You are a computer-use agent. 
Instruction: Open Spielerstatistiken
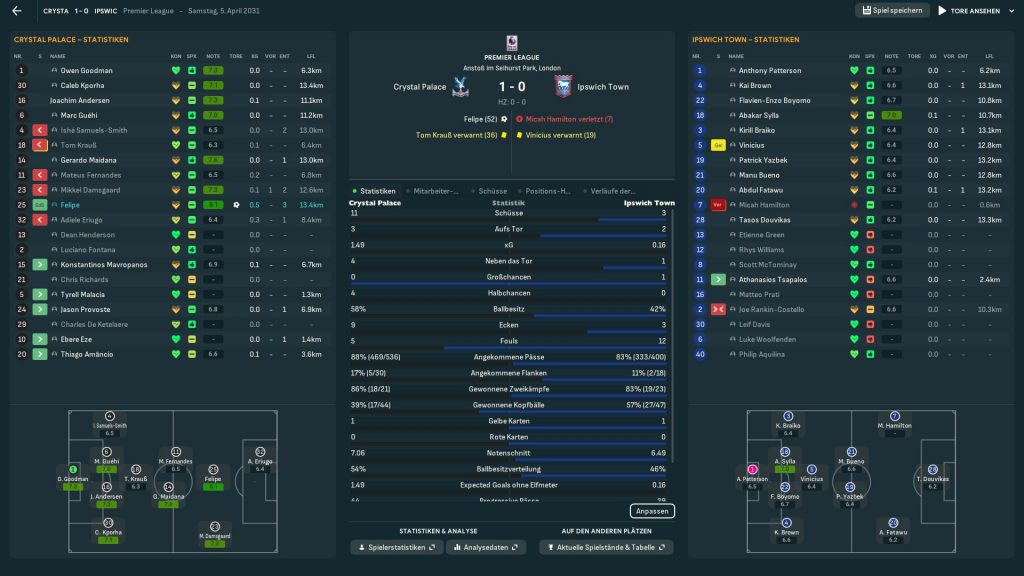click(x=397, y=547)
